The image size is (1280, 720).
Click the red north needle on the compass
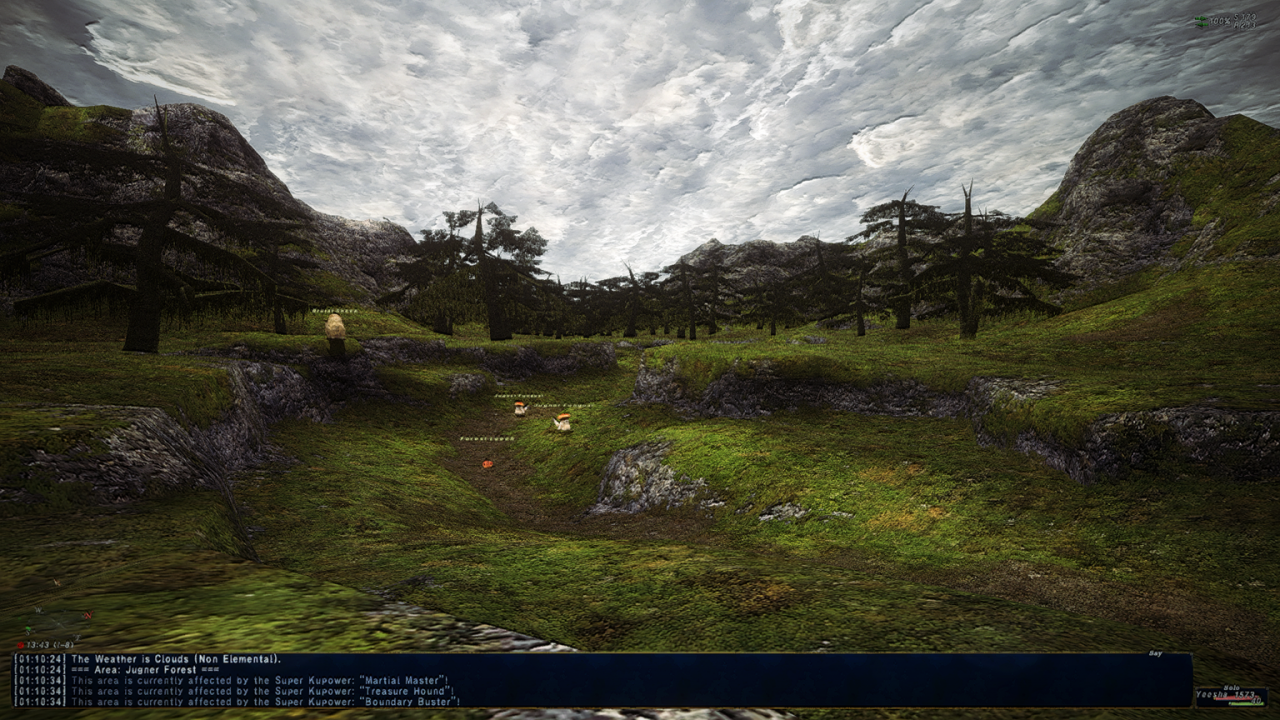88,615
